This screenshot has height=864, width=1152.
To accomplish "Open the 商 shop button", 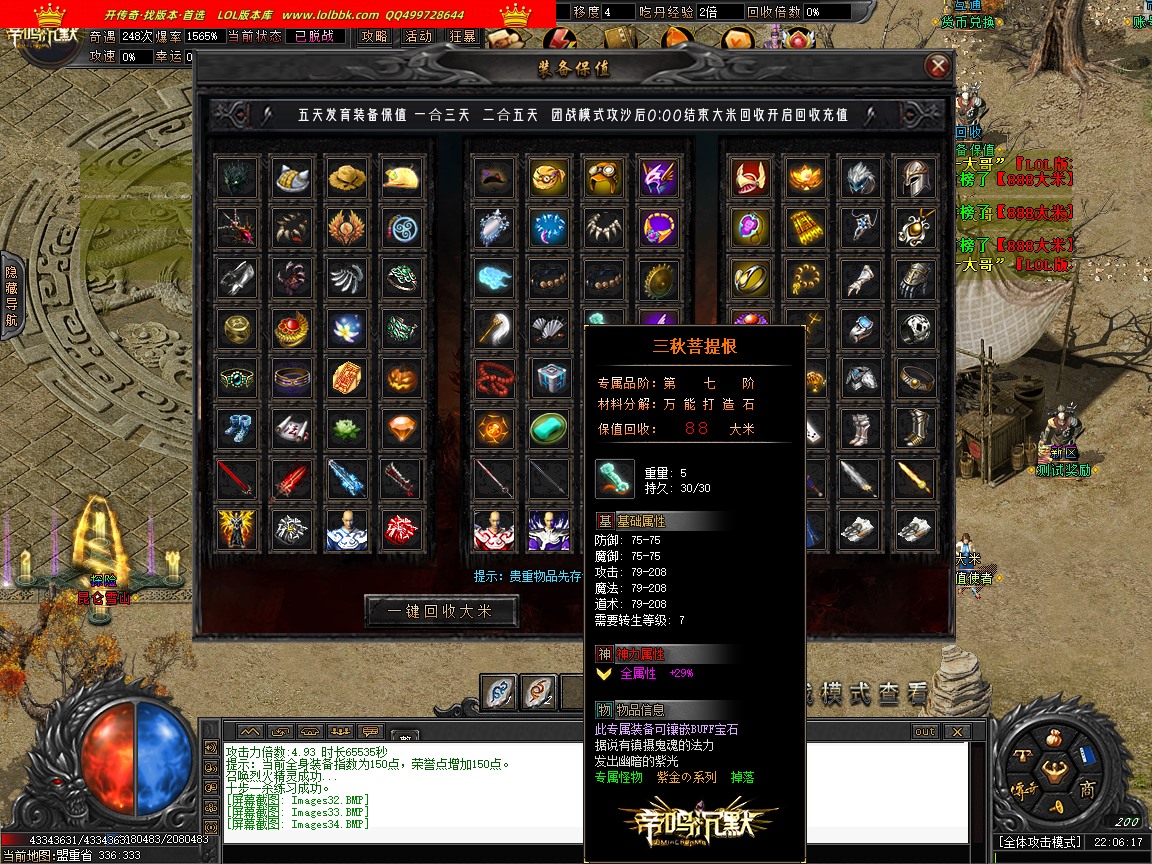I will (x=1087, y=790).
